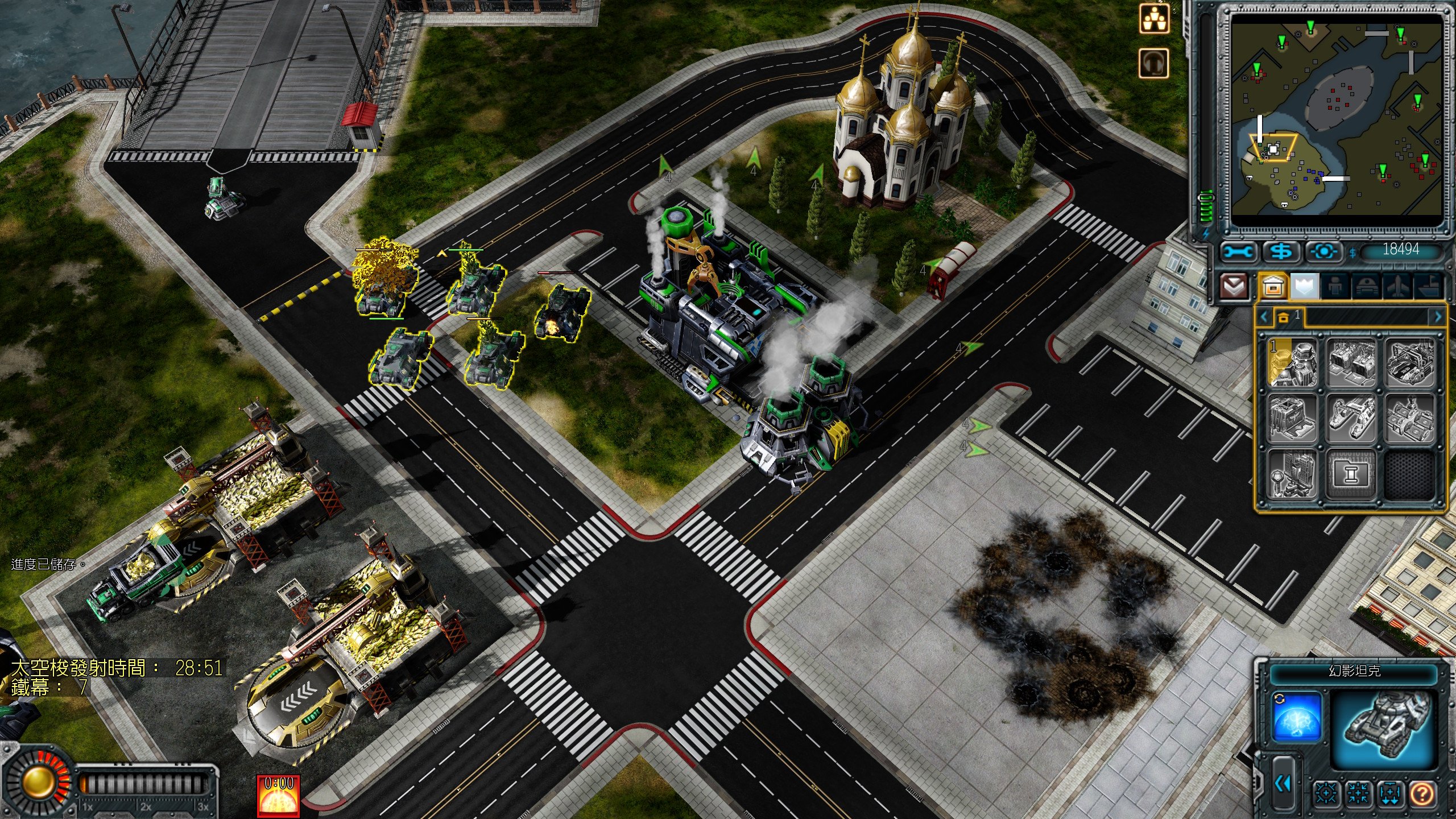Collapse the unit panel with double-arrow button

(x=1282, y=784)
